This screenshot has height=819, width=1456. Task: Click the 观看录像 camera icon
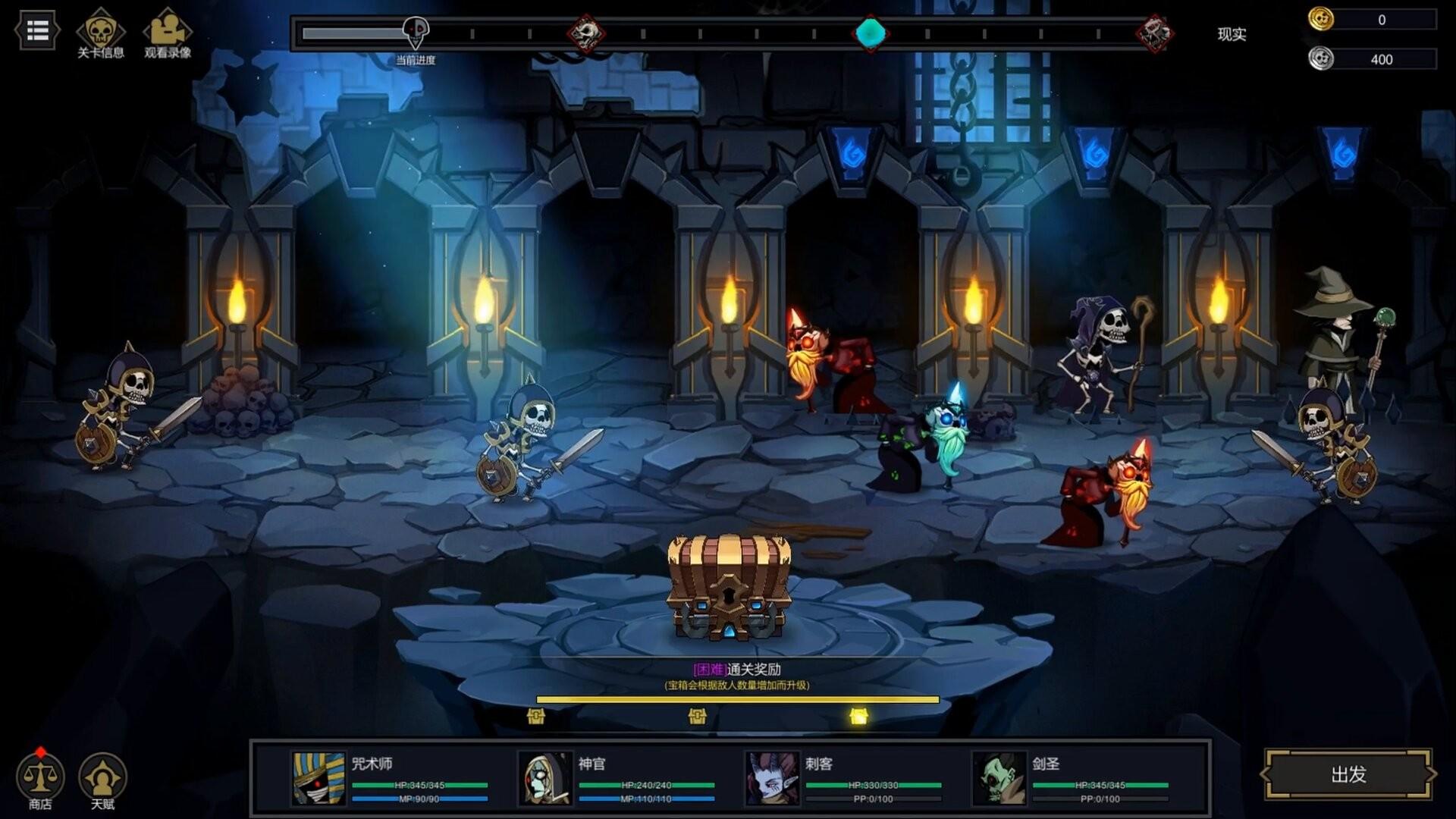pyautogui.click(x=168, y=30)
